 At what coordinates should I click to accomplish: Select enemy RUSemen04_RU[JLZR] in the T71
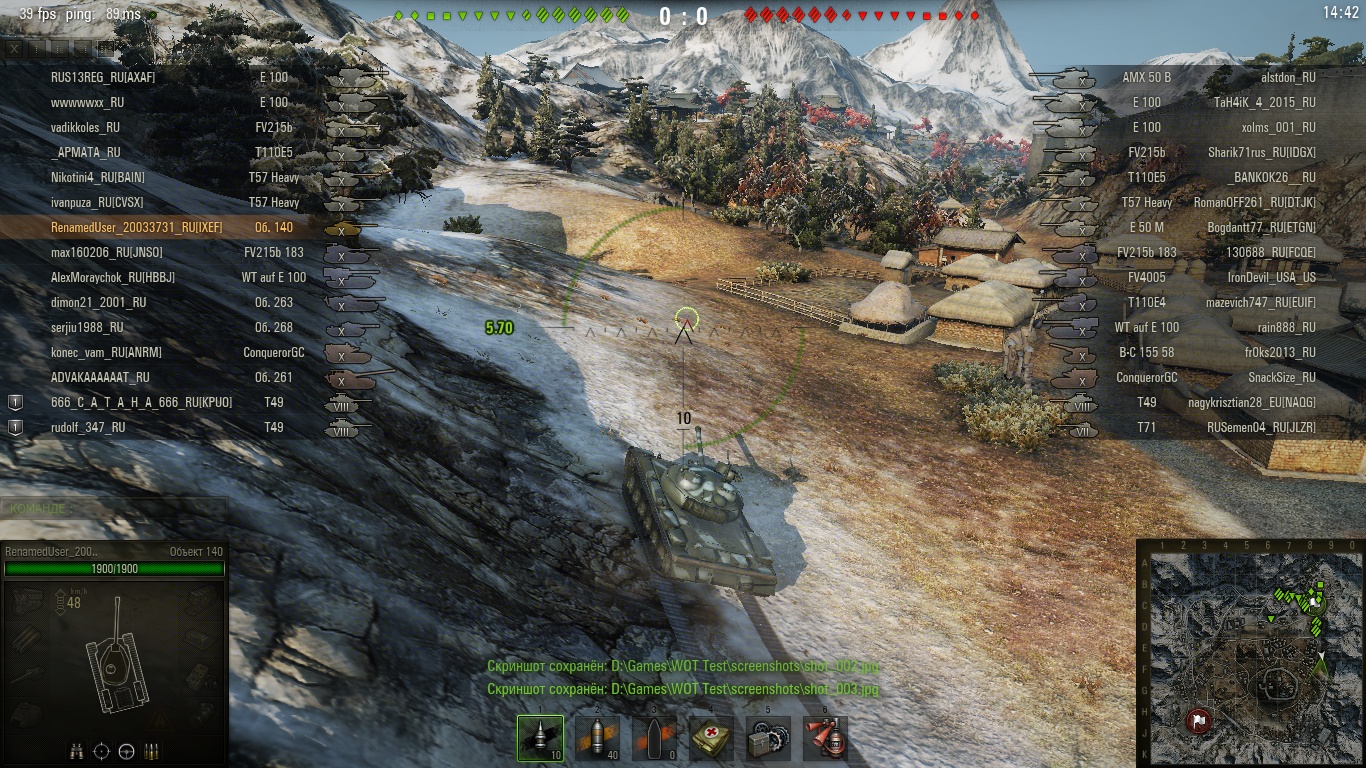click(x=1261, y=427)
